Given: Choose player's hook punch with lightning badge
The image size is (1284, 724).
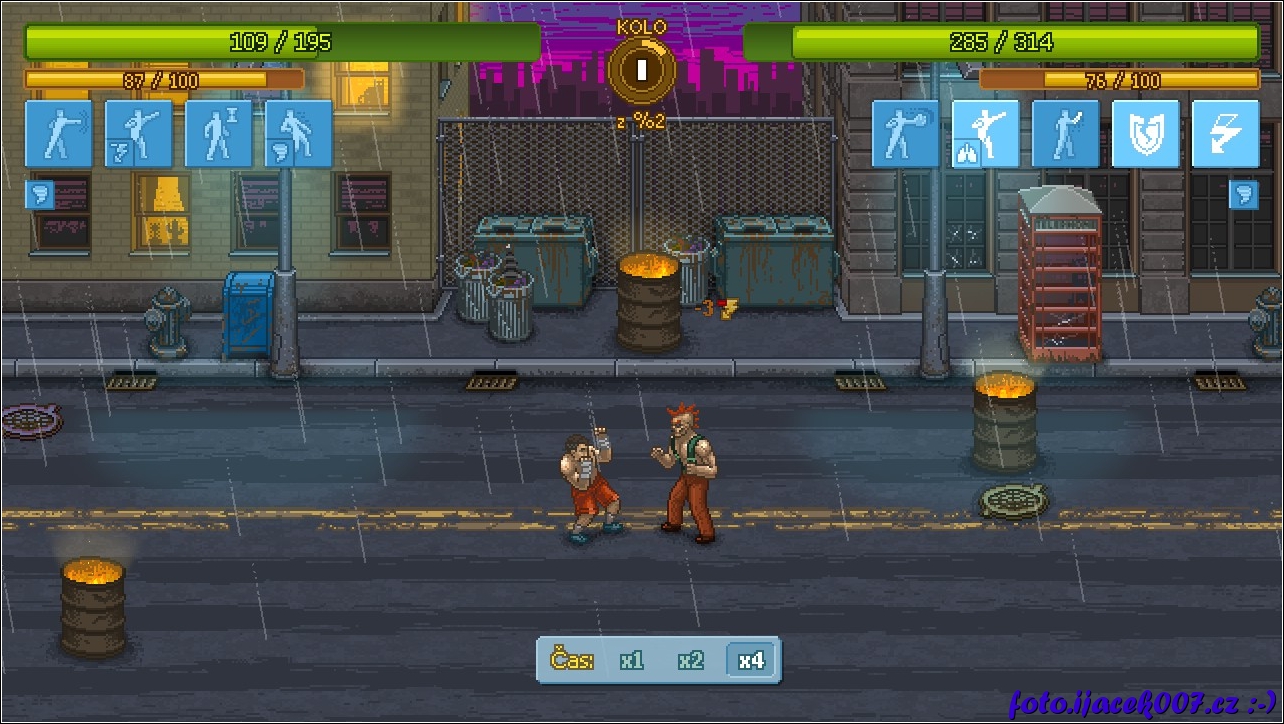Looking at the screenshot, I should point(139,134).
